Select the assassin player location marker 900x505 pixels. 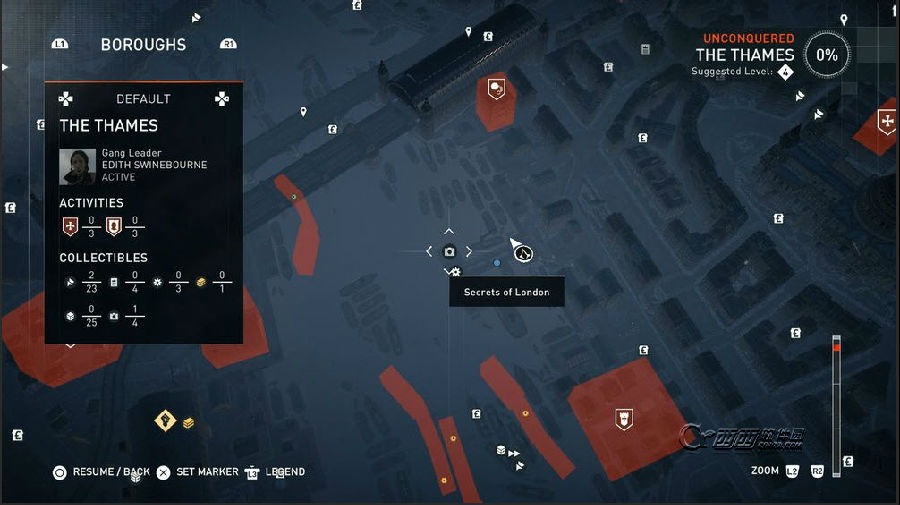pyautogui.click(x=522, y=253)
